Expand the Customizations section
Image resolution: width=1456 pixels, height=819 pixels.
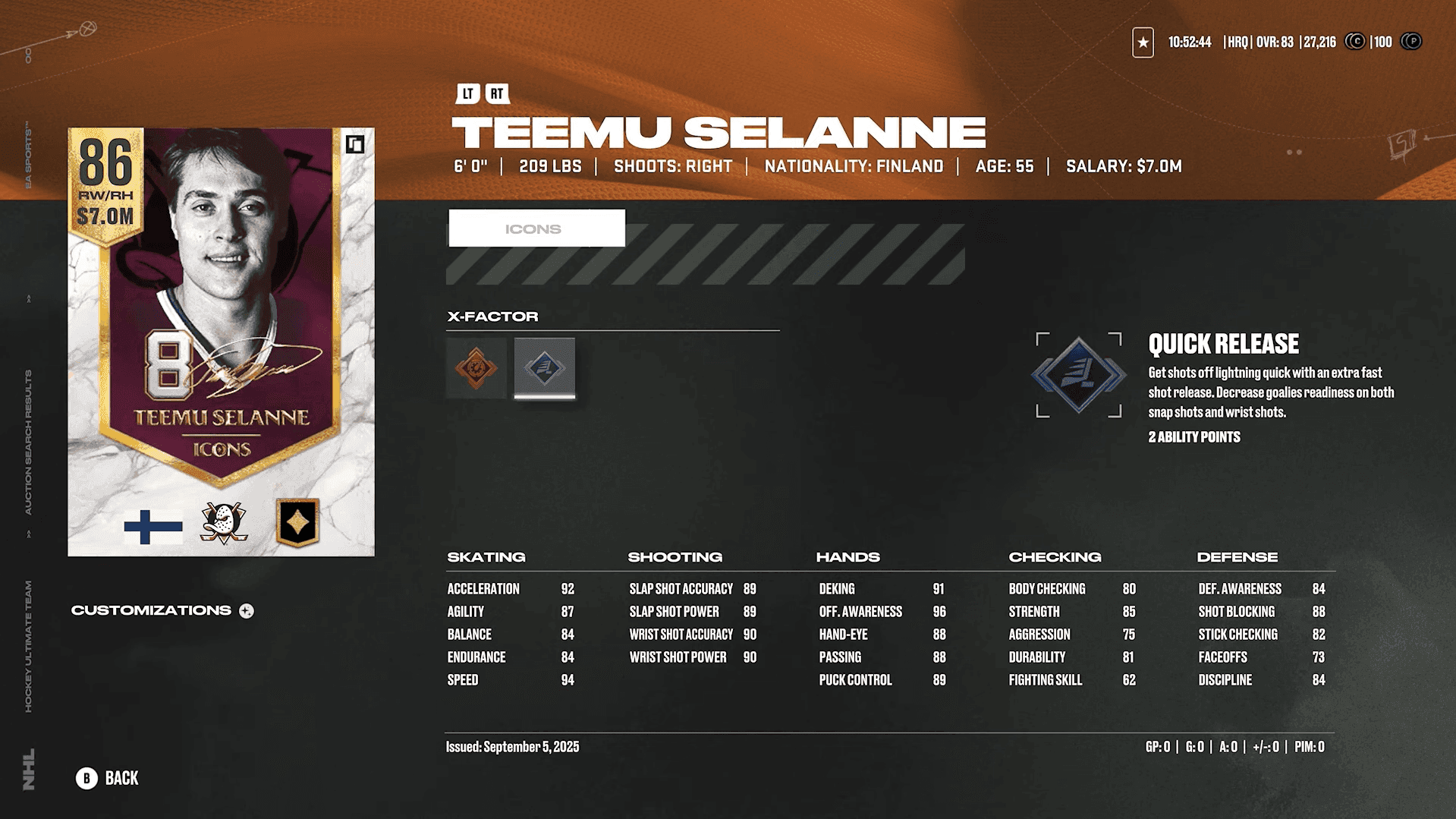[247, 611]
